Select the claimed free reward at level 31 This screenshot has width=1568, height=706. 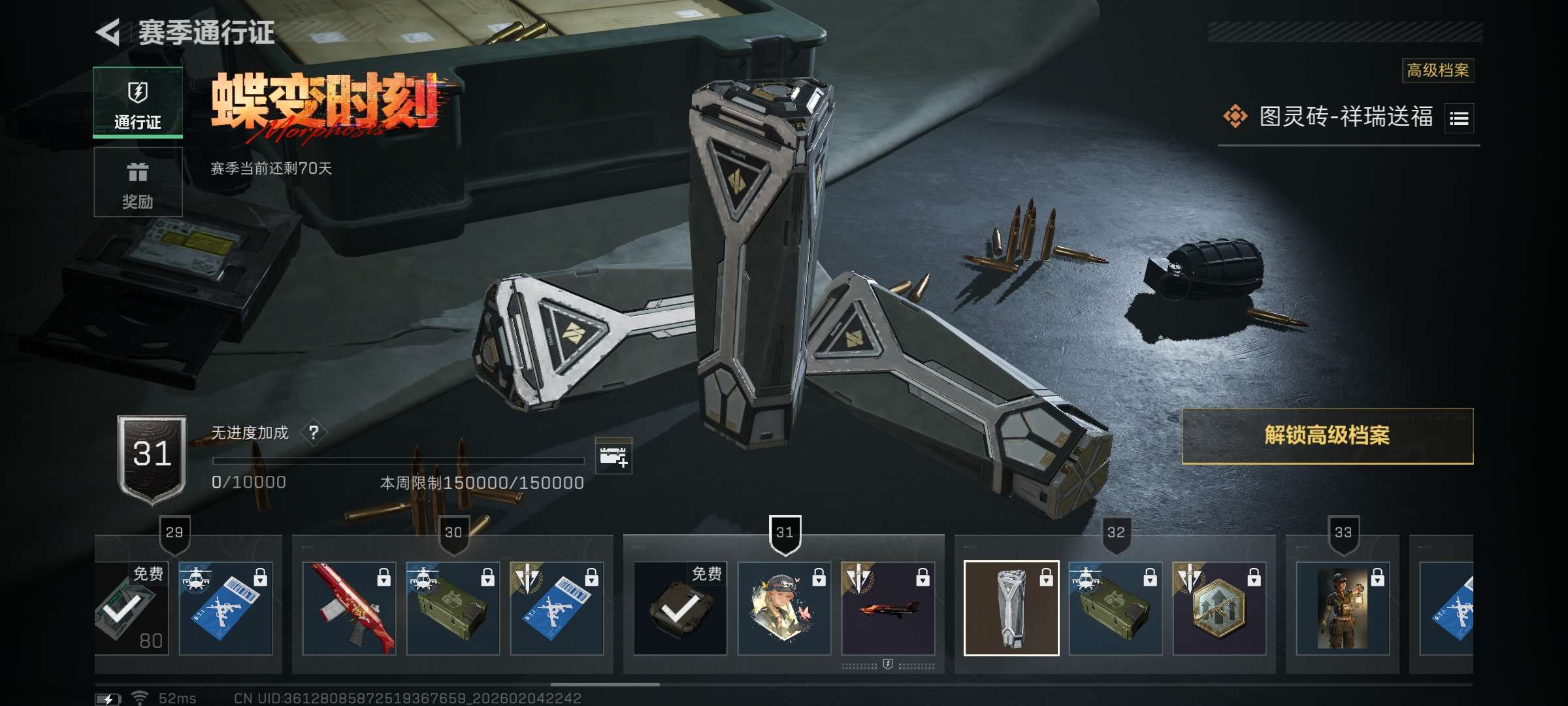680,609
